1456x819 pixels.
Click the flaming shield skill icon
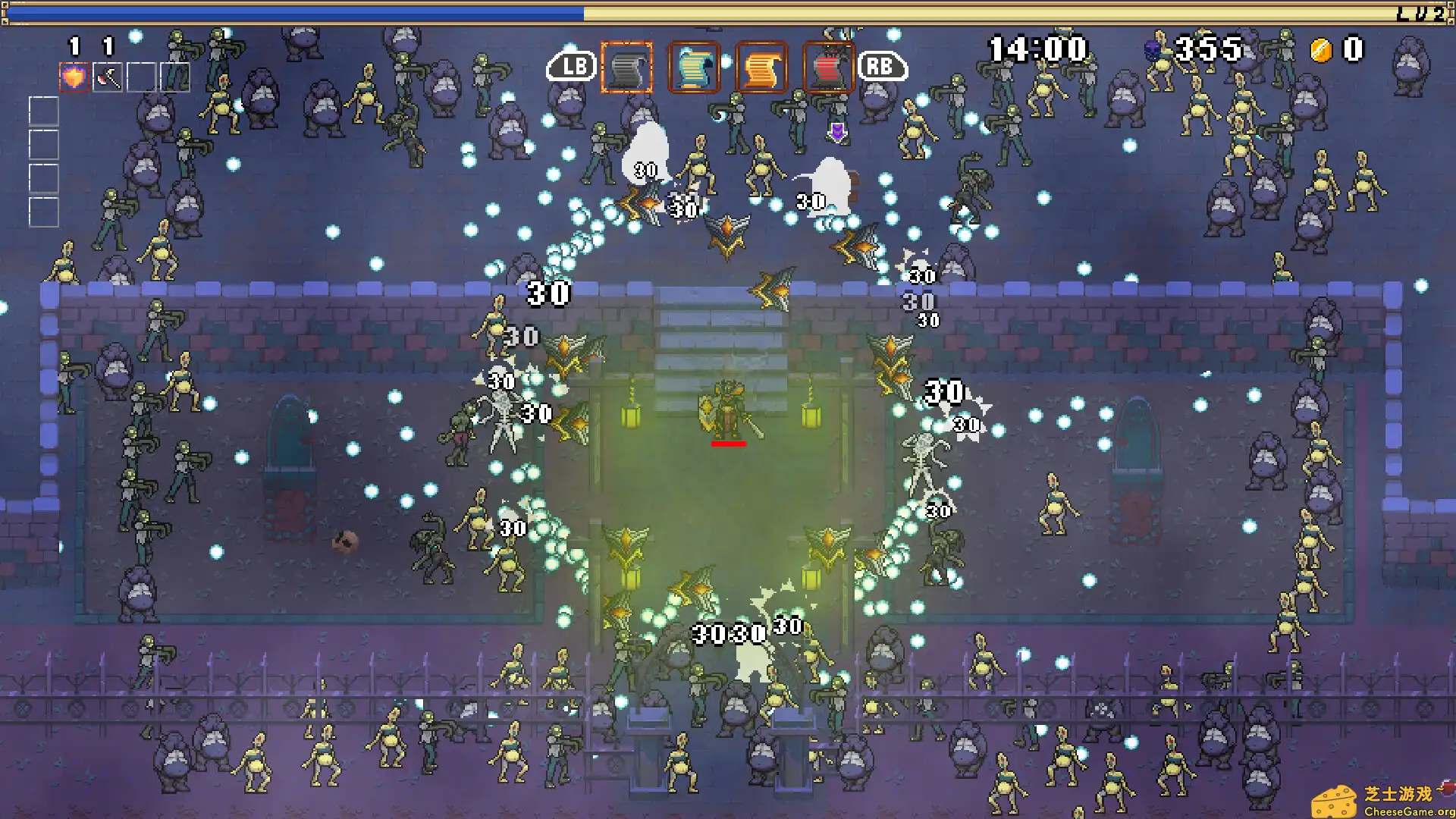[74, 77]
